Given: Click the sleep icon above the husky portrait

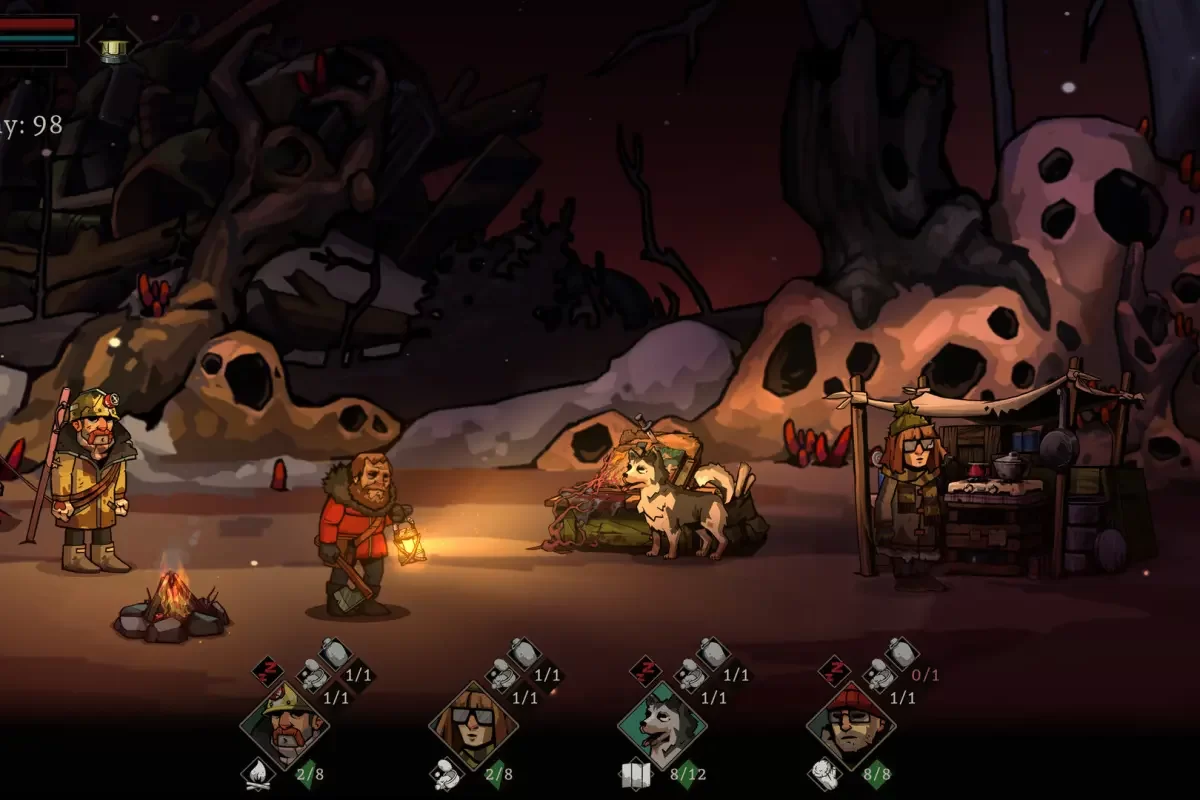Looking at the screenshot, I should pyautogui.click(x=645, y=670).
